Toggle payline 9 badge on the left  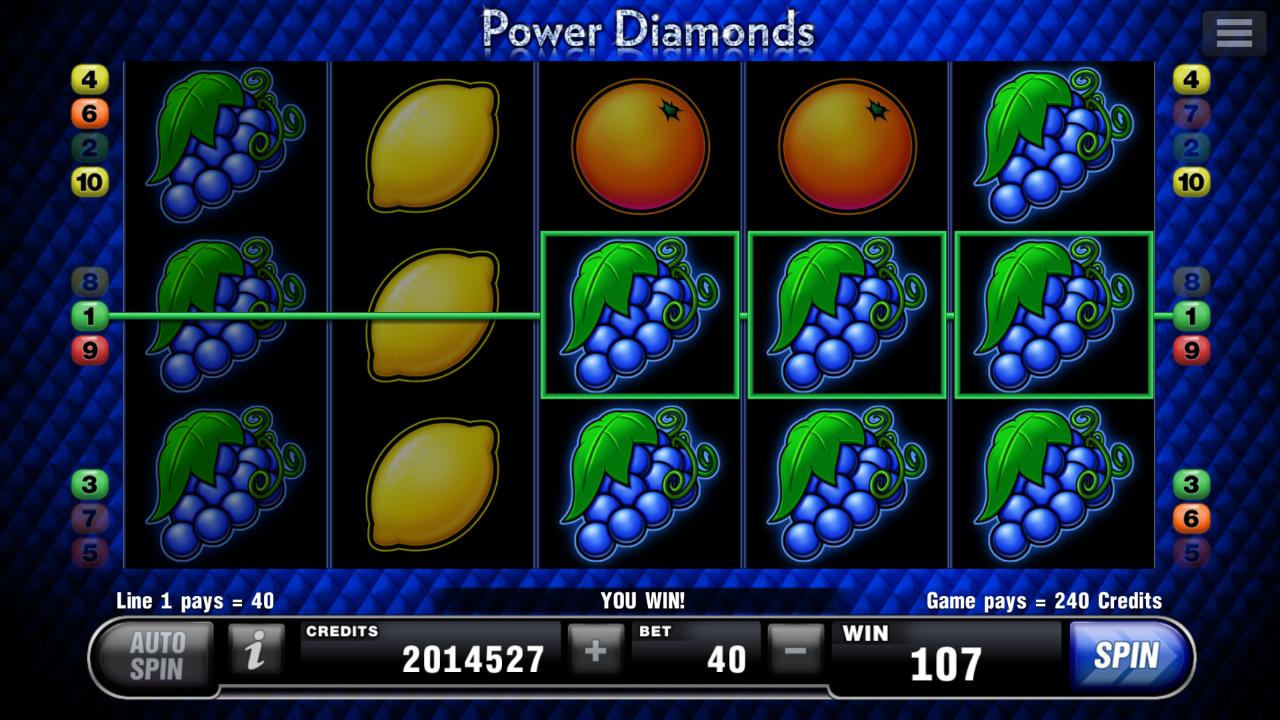click(x=90, y=348)
